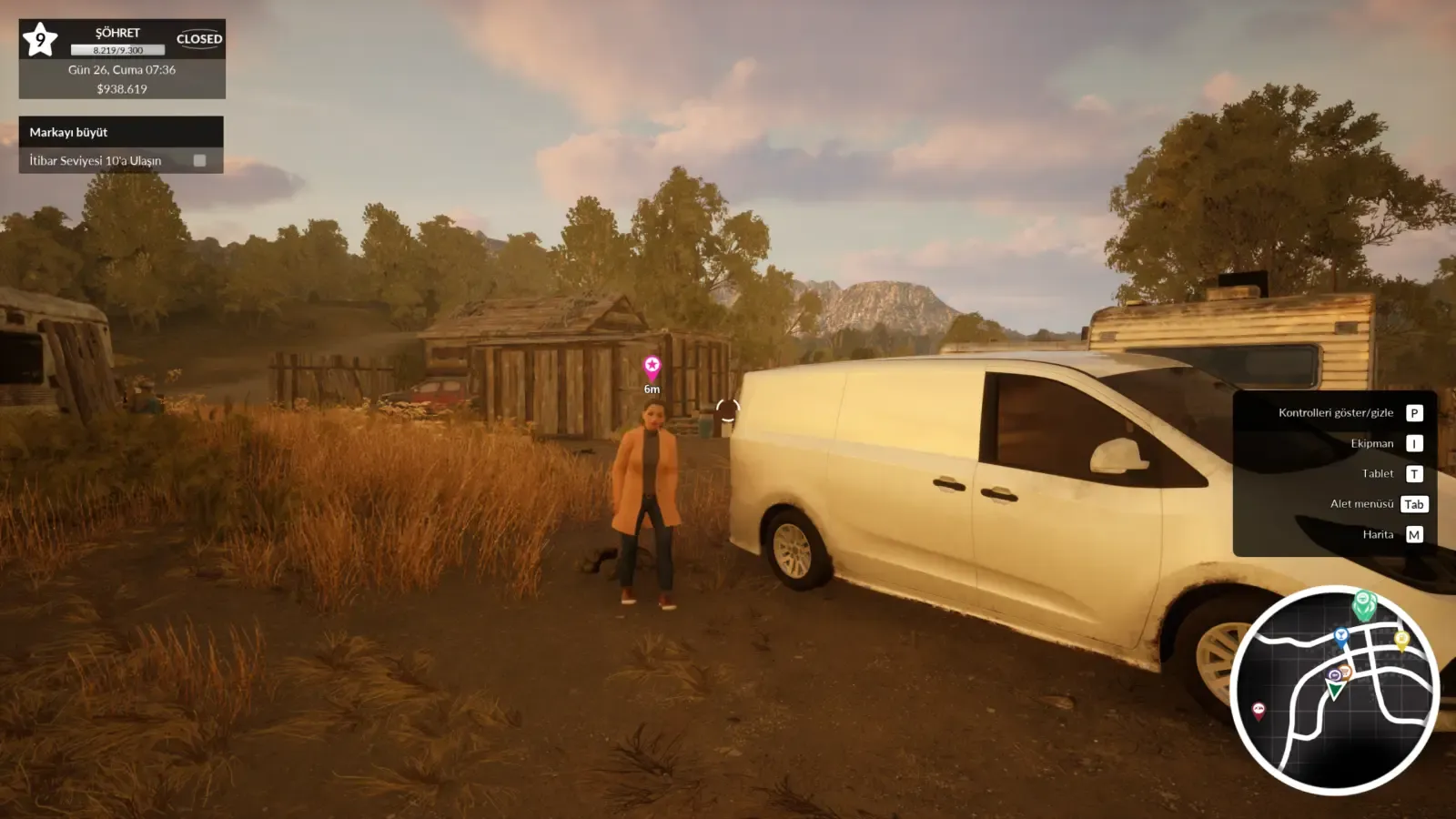Click the T key badge beside Tablet

point(1413,473)
